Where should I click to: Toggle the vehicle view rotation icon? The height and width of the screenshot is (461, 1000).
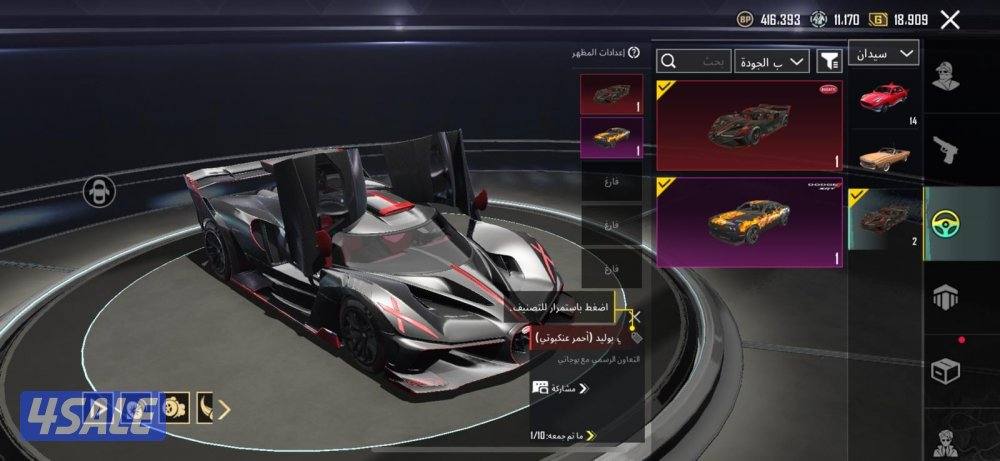click(x=99, y=191)
